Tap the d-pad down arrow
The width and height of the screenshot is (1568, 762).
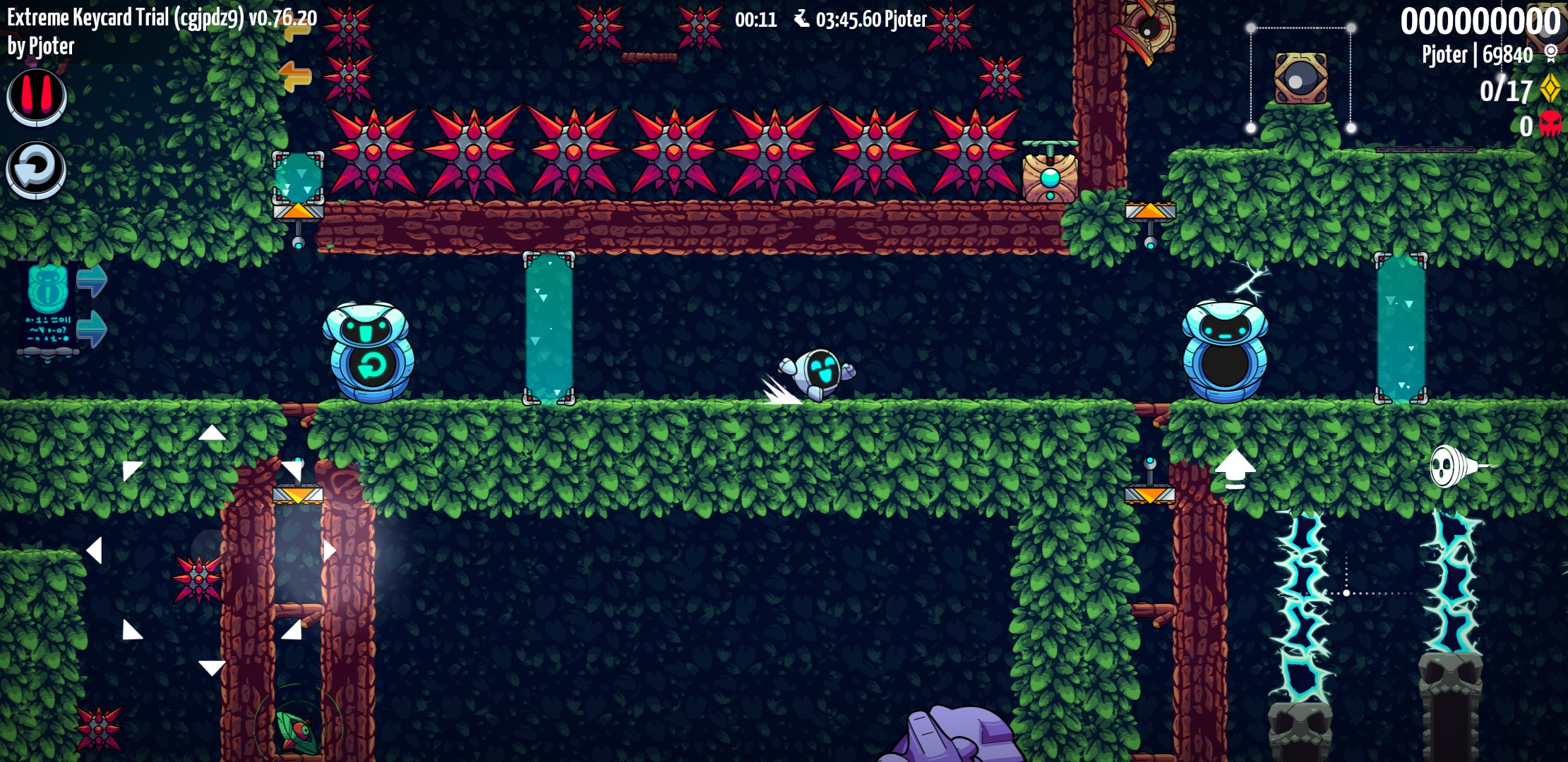point(212,667)
